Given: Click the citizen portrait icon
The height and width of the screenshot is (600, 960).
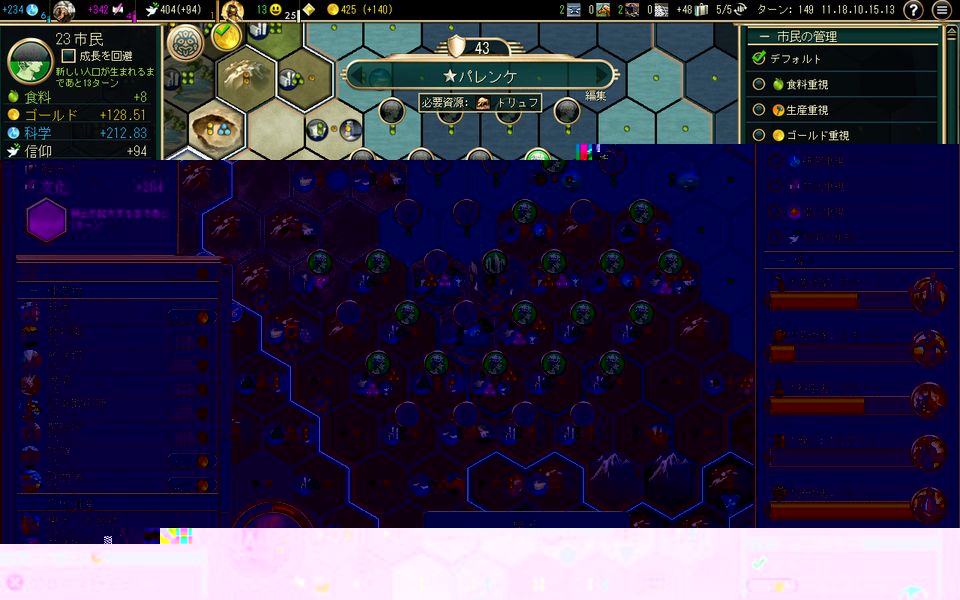Looking at the screenshot, I should click(29, 58).
